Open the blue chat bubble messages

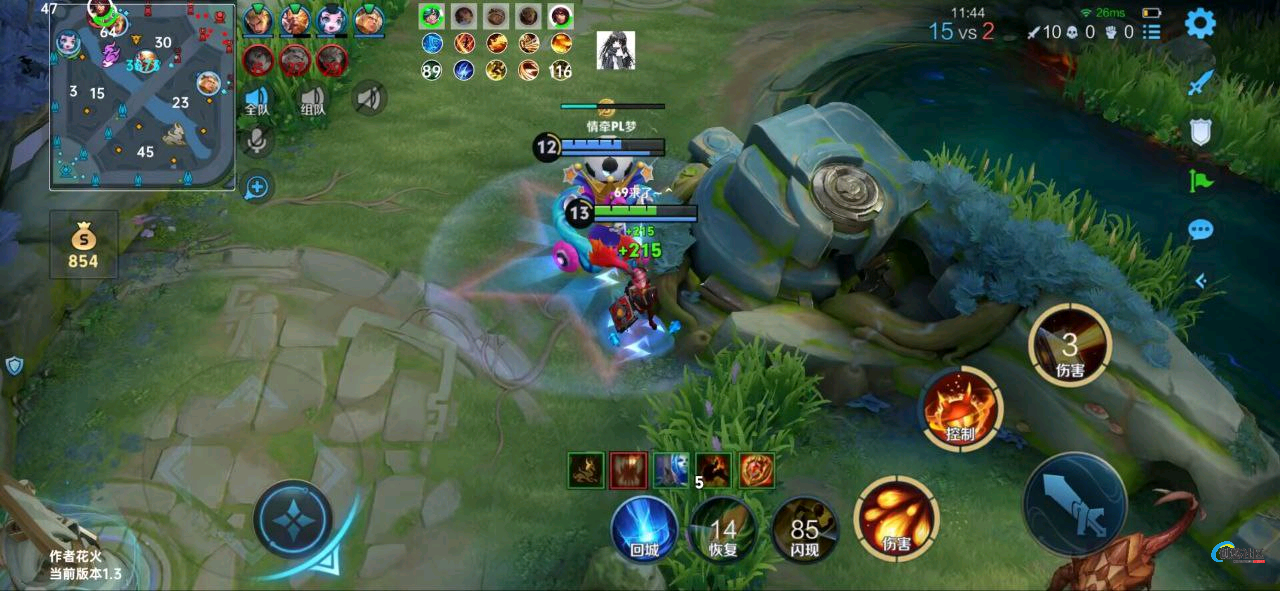point(1200,230)
